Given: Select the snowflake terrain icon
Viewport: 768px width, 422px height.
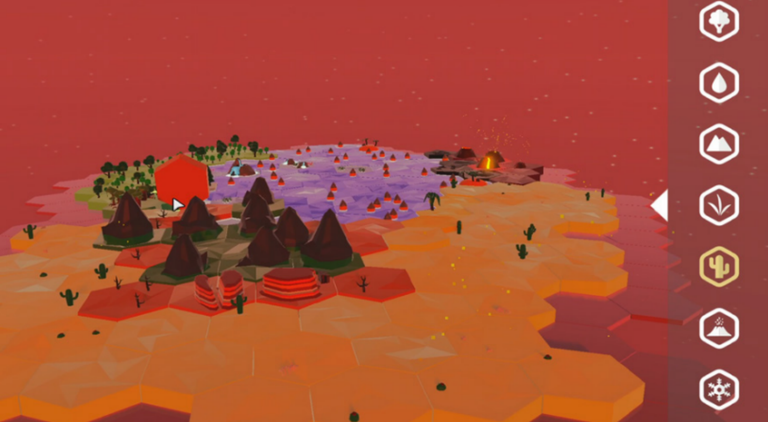Looking at the screenshot, I should 718,389.
